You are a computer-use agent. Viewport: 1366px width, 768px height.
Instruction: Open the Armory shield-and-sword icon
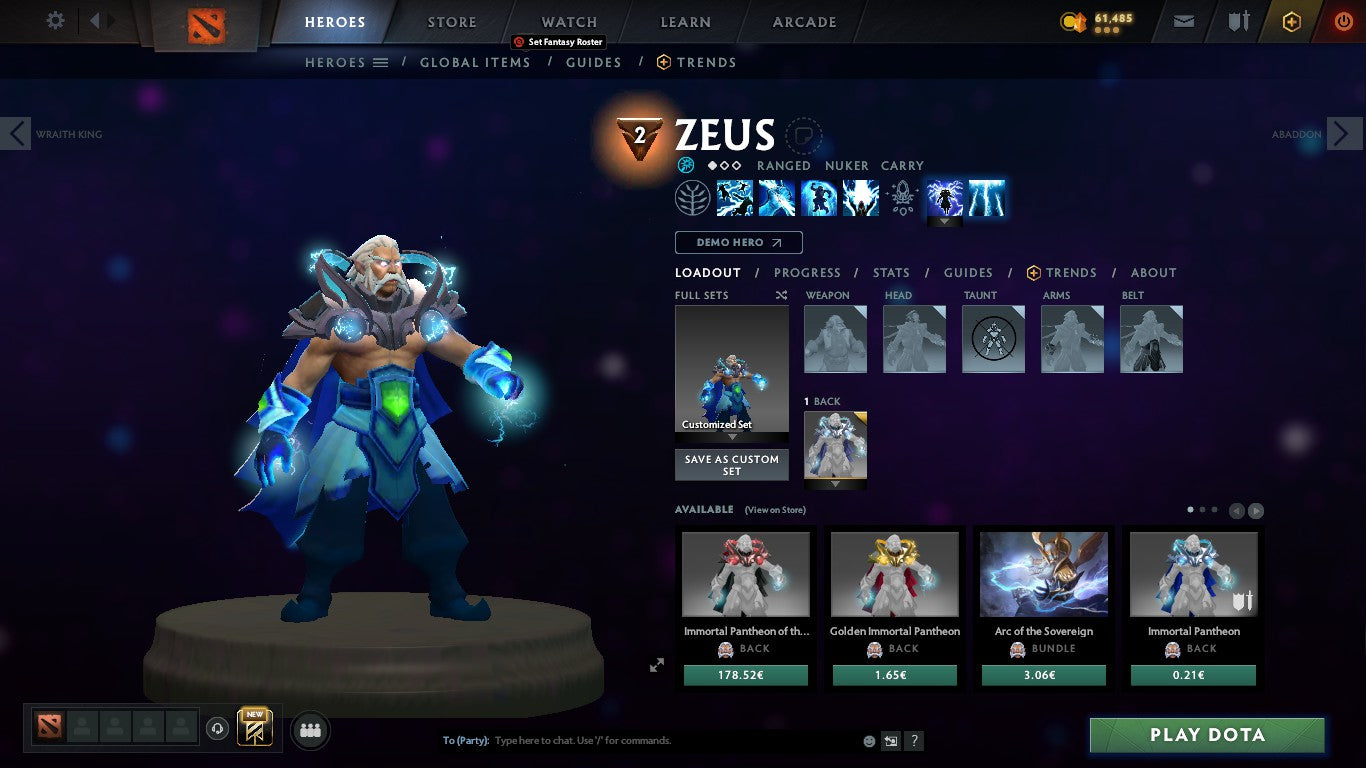[x=1240, y=19]
